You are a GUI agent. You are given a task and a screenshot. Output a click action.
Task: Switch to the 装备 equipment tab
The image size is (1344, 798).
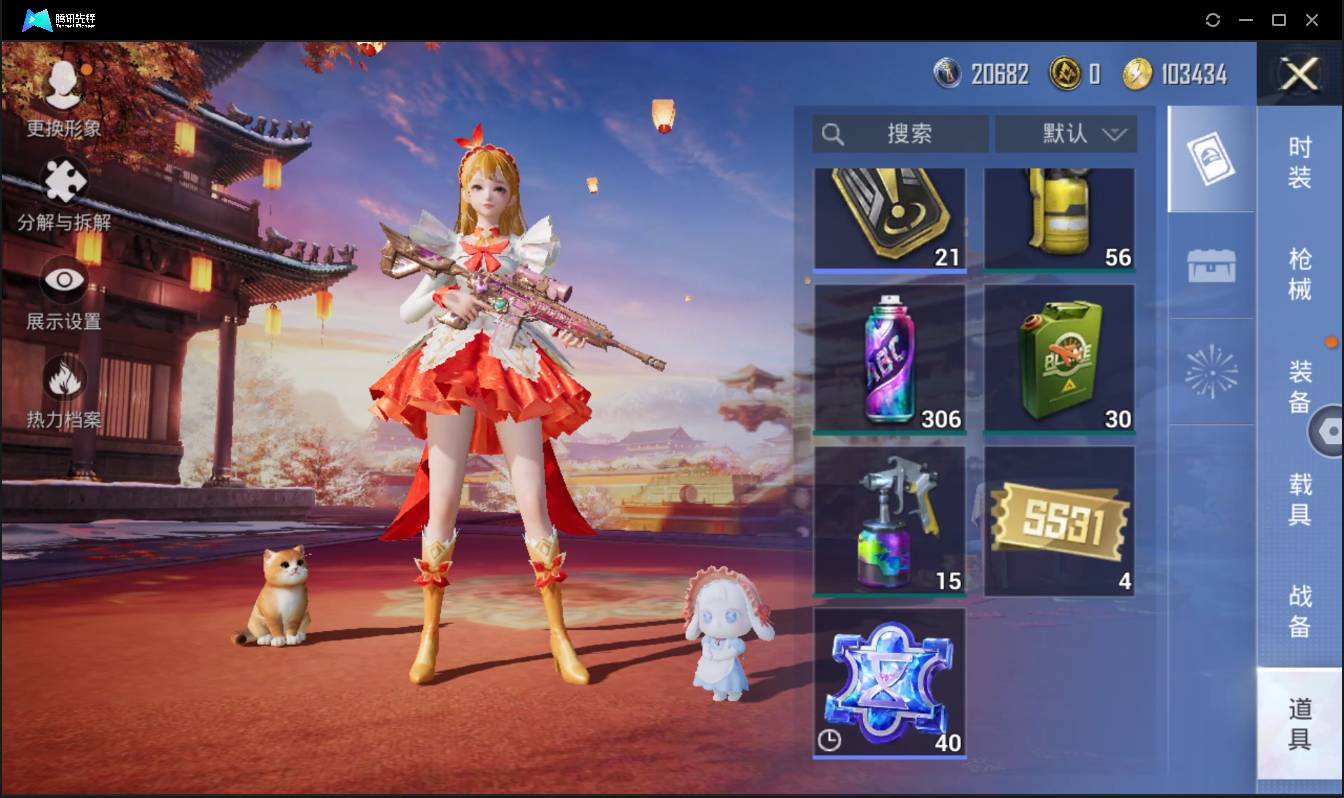tap(1299, 386)
